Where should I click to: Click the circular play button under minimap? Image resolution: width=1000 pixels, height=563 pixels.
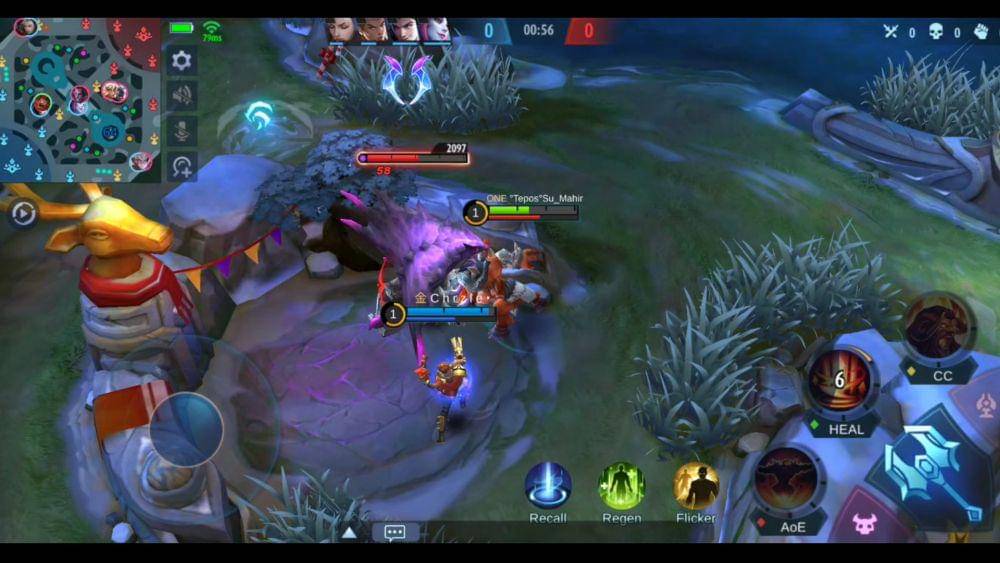click(x=23, y=212)
